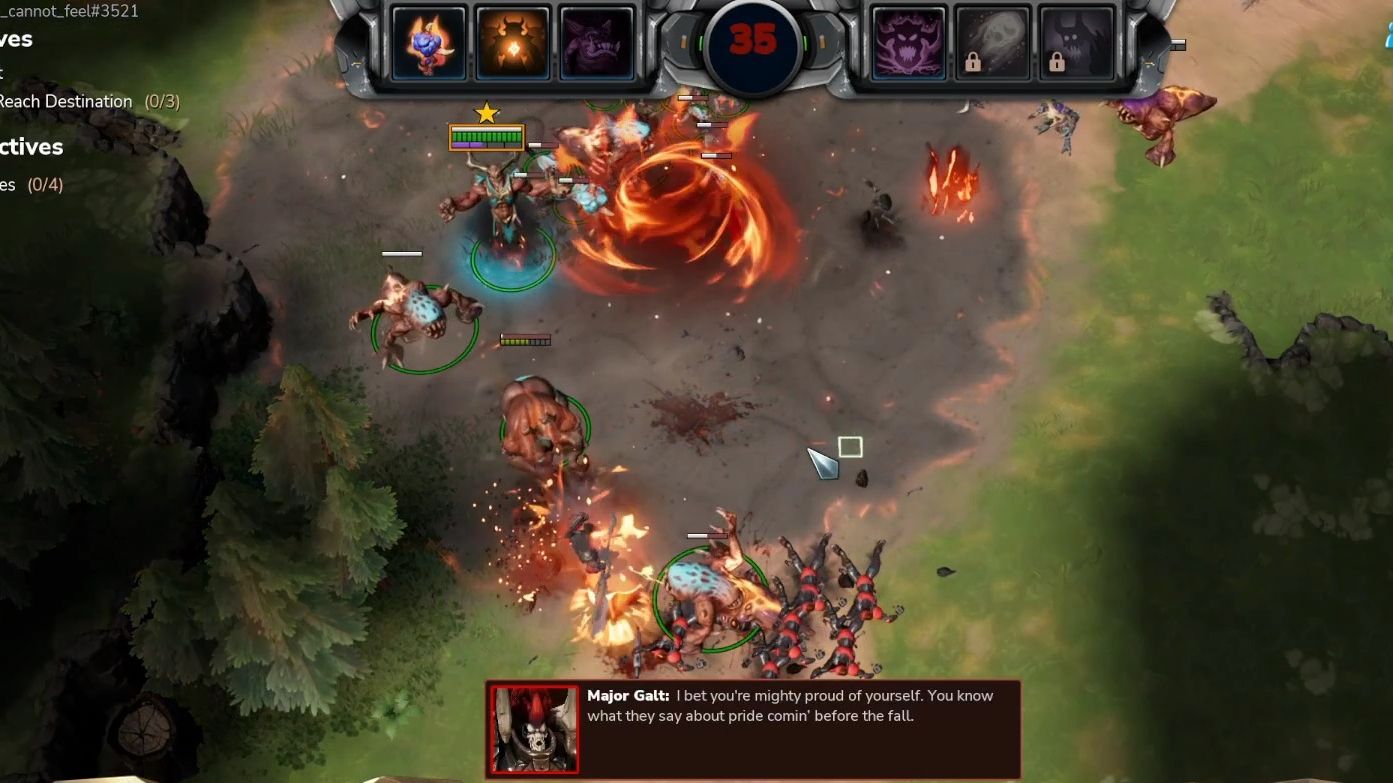The image size is (1393, 783).
Task: Click the locked shadow beast ability slot
Action: point(1076,42)
